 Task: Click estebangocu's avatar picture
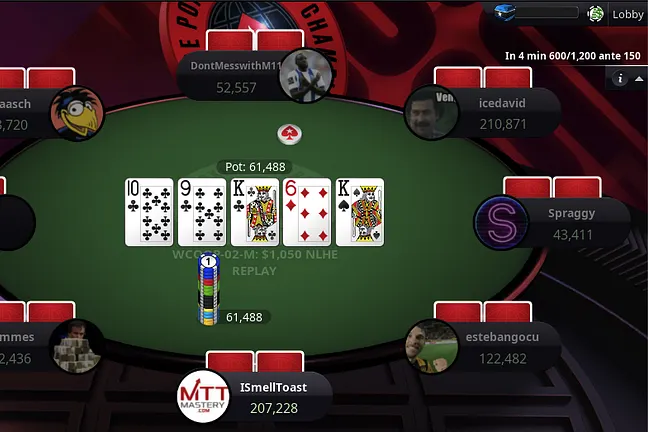point(432,345)
